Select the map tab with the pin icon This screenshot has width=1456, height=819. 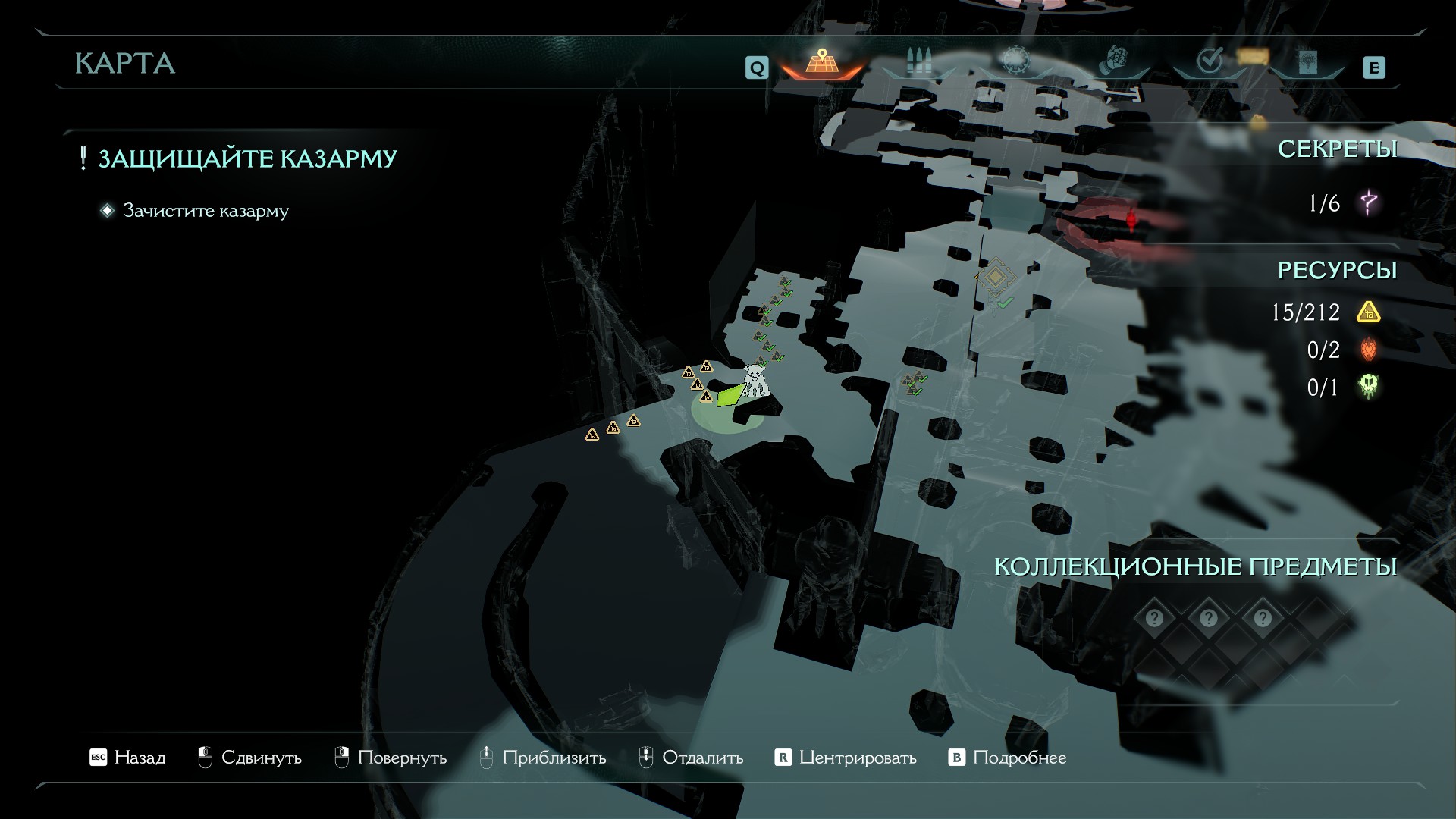tap(821, 62)
